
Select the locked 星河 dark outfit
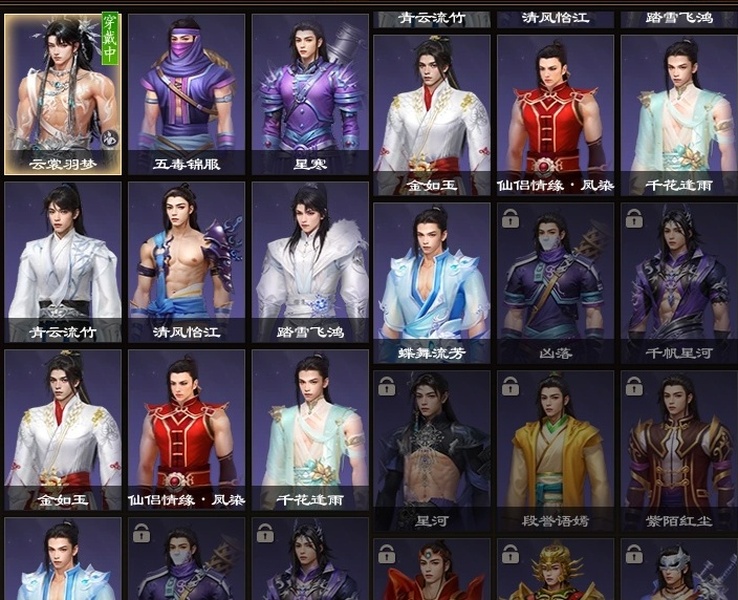pos(431,448)
